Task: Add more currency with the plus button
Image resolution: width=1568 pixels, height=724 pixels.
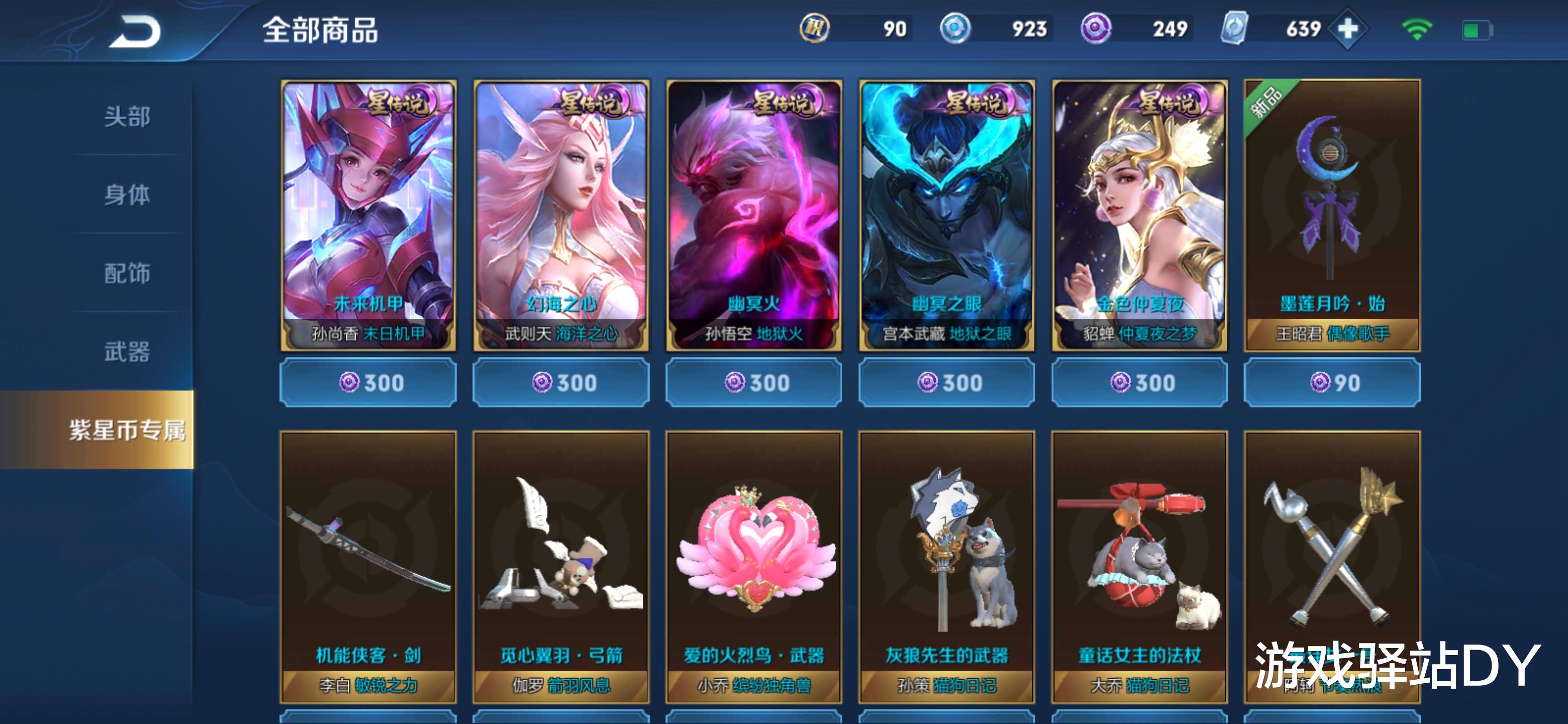Action: [1348, 29]
